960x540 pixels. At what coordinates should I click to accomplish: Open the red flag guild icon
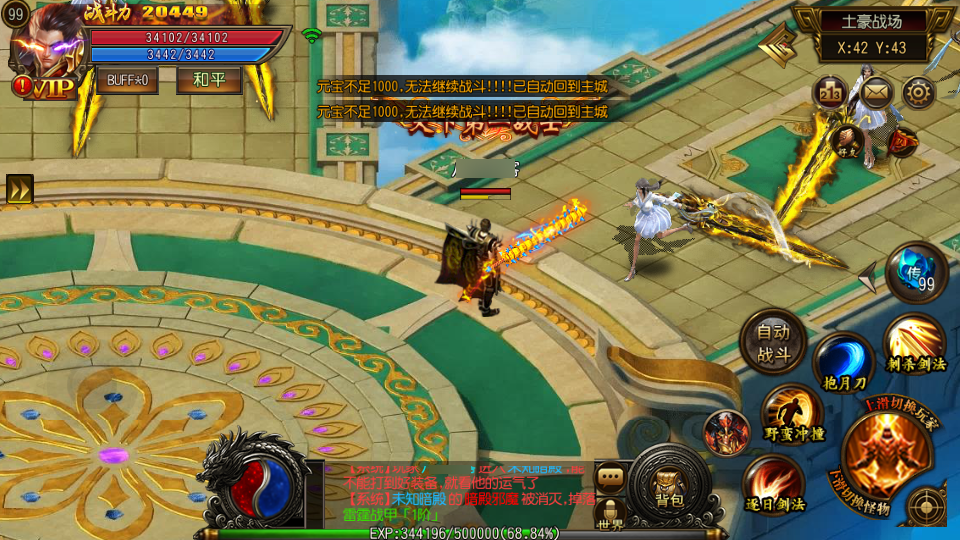click(x=903, y=141)
